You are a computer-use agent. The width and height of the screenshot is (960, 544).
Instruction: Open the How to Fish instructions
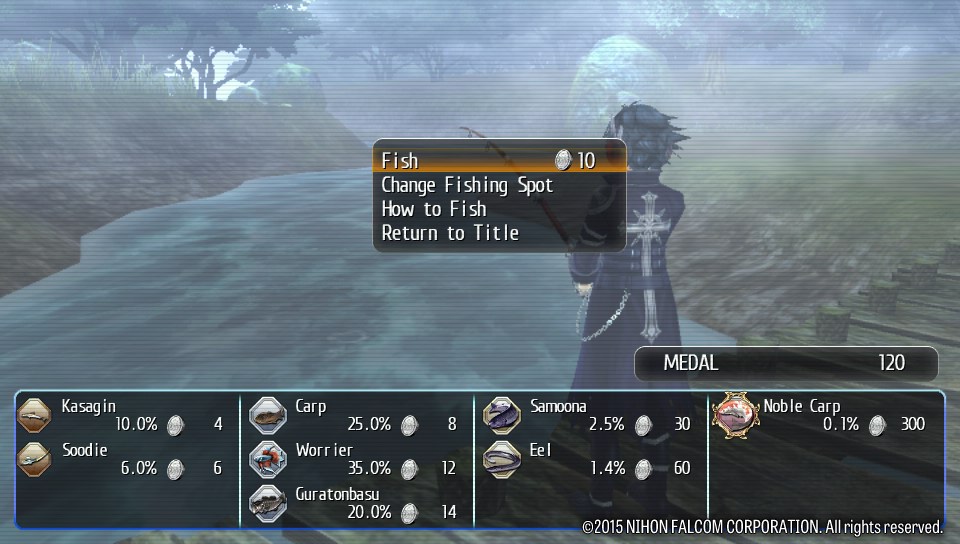pos(434,209)
